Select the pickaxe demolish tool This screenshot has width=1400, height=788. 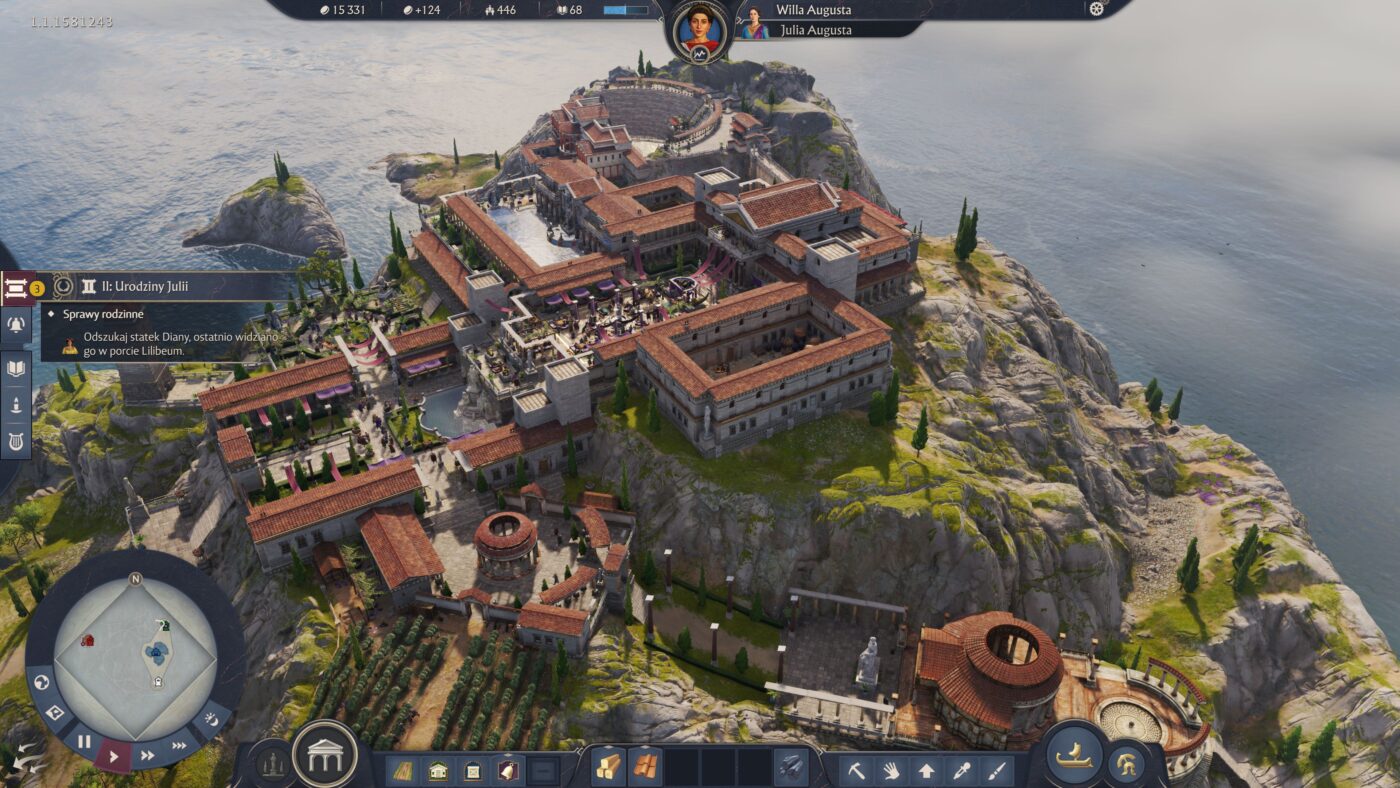tap(857, 770)
